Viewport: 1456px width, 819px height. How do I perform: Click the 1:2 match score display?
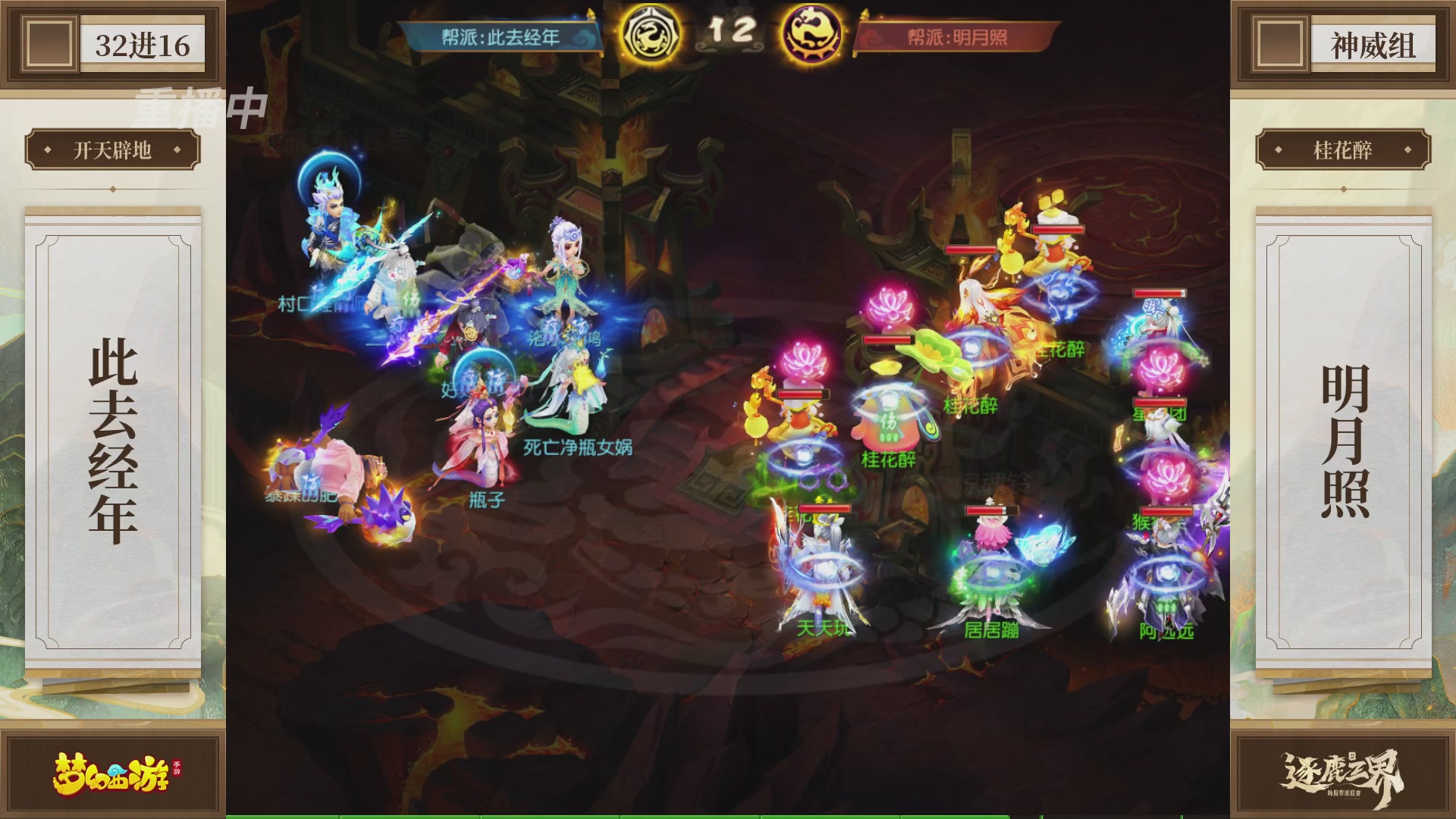pos(730,31)
